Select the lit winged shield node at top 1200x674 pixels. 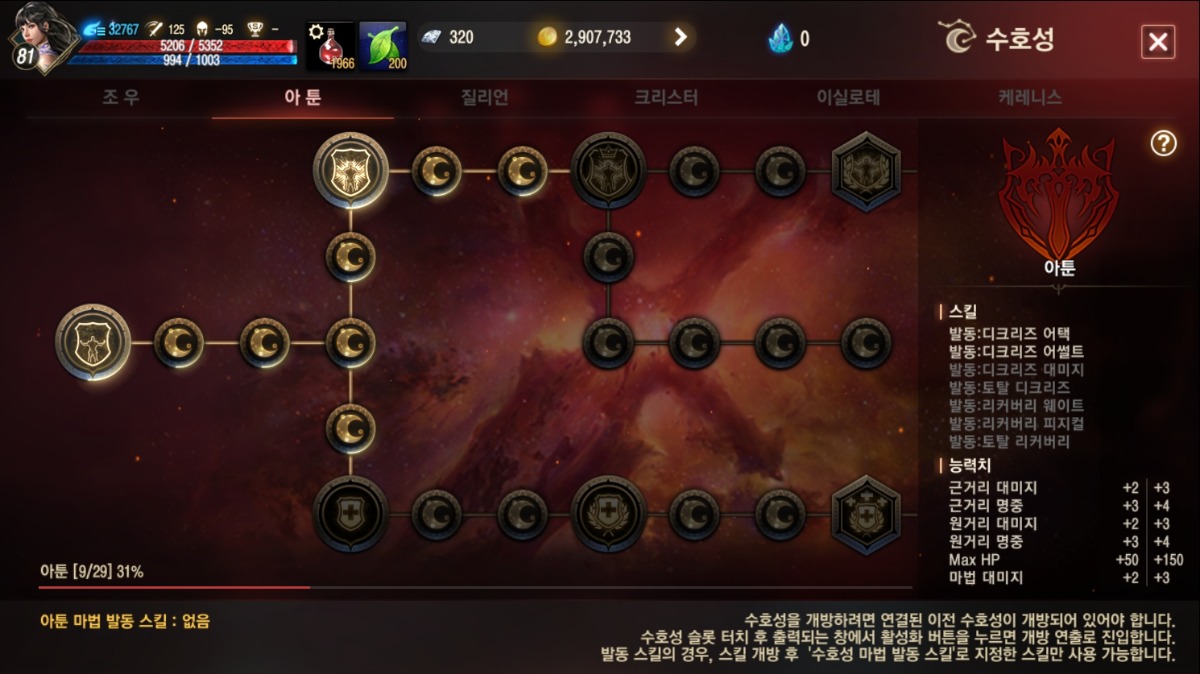click(x=350, y=170)
